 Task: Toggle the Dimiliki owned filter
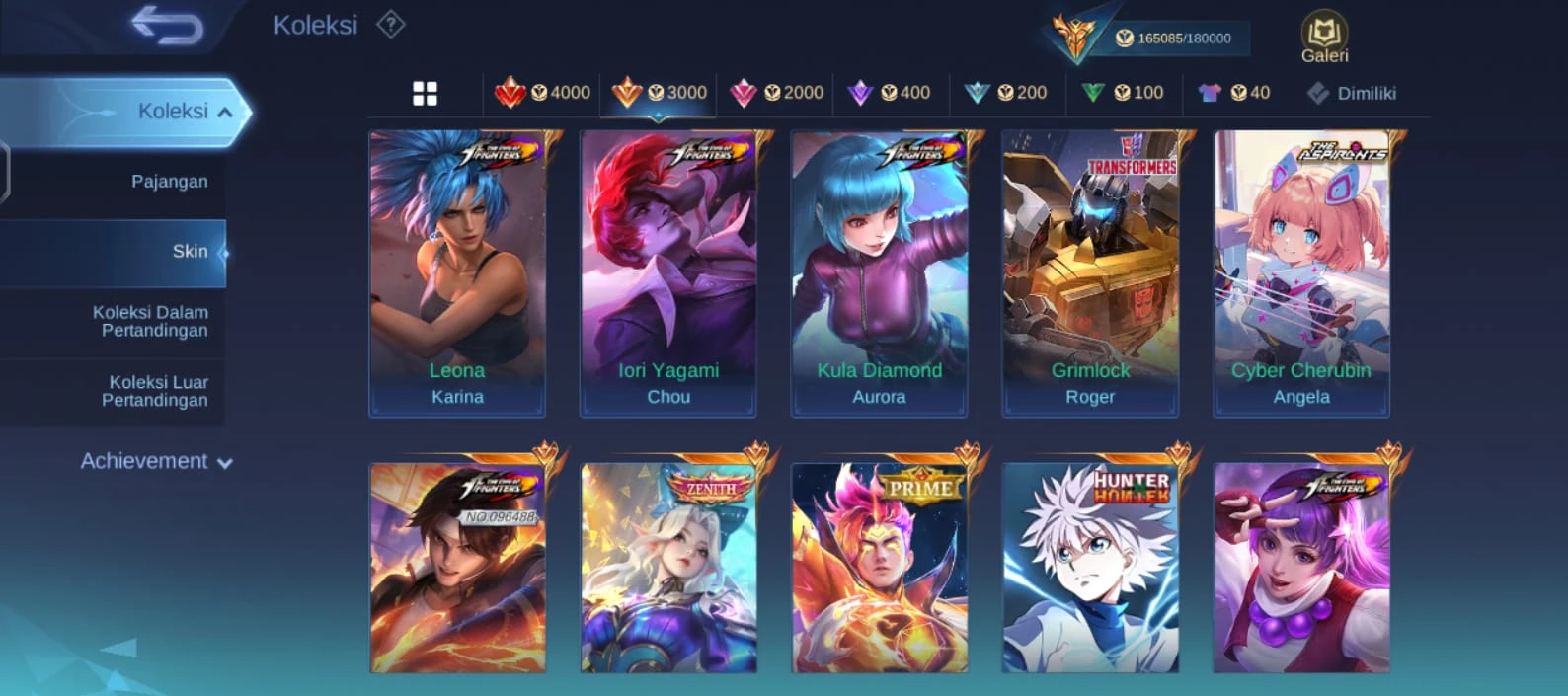point(1351,94)
